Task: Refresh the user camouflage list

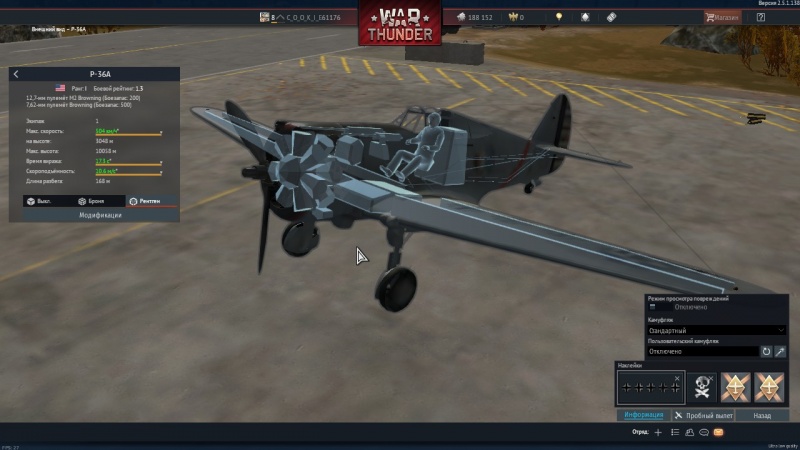Action: point(766,351)
